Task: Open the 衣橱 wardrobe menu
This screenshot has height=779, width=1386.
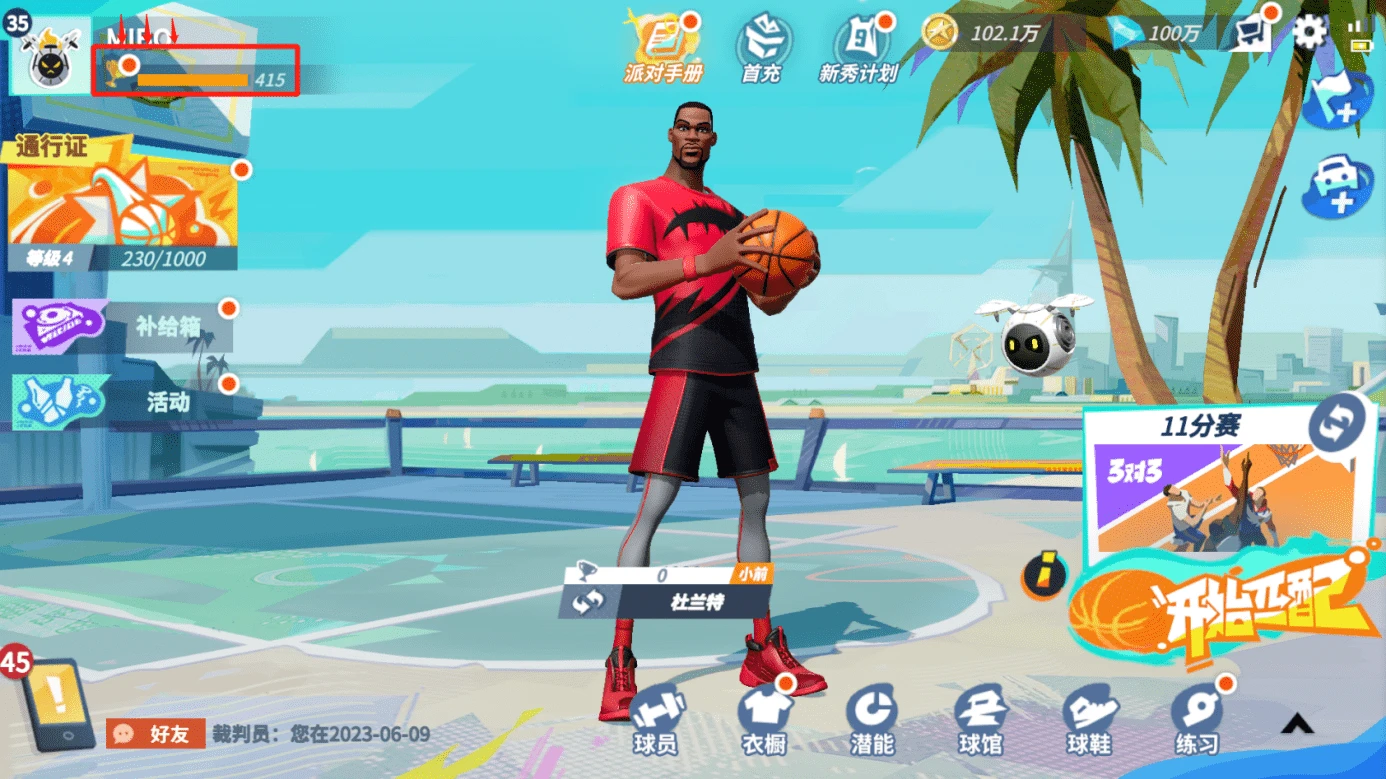Action: click(x=765, y=720)
